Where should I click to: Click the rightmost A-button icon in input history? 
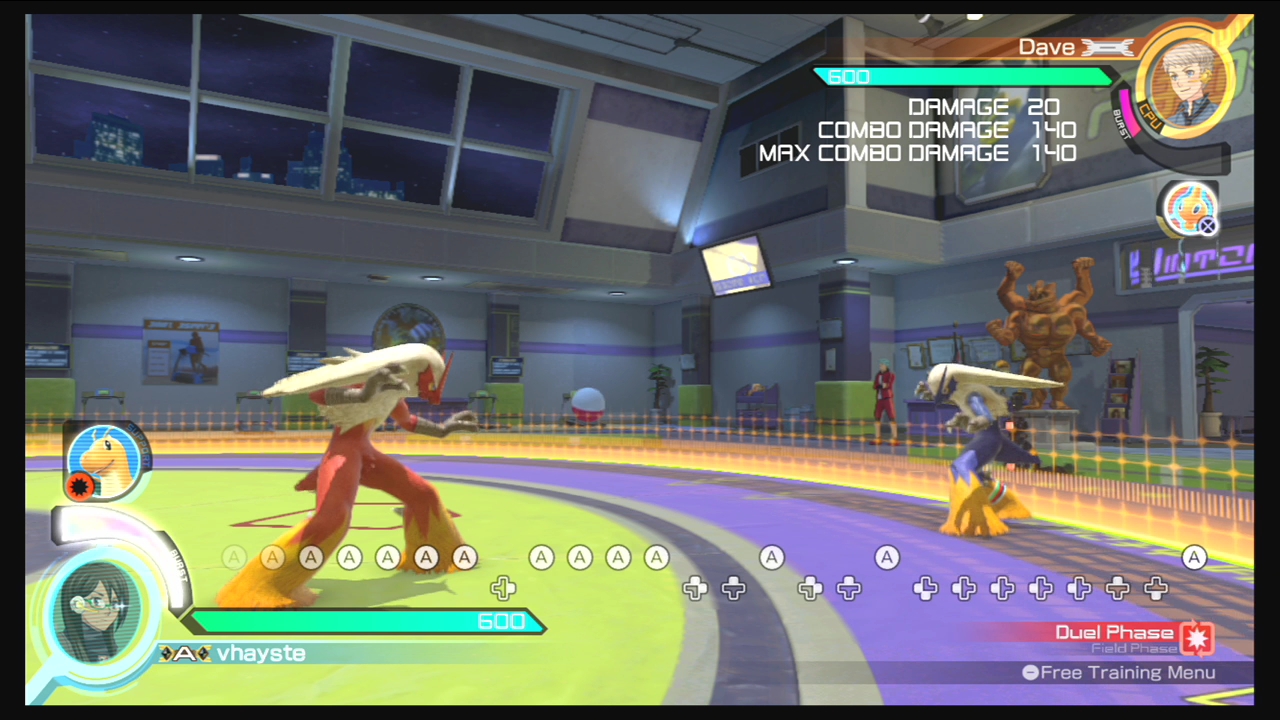tap(1195, 558)
